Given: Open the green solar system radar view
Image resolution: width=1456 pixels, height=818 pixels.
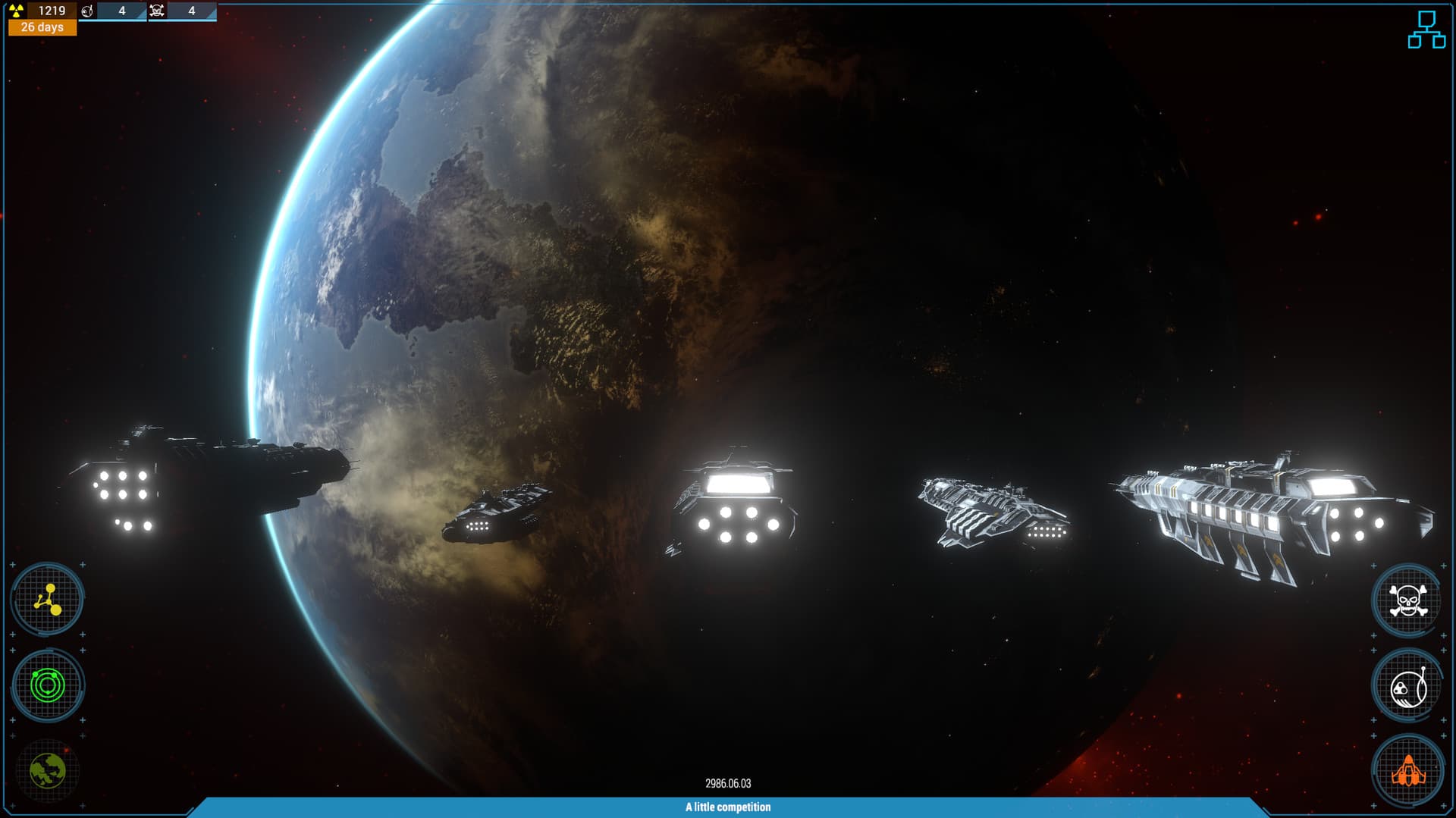Looking at the screenshot, I should [47, 685].
